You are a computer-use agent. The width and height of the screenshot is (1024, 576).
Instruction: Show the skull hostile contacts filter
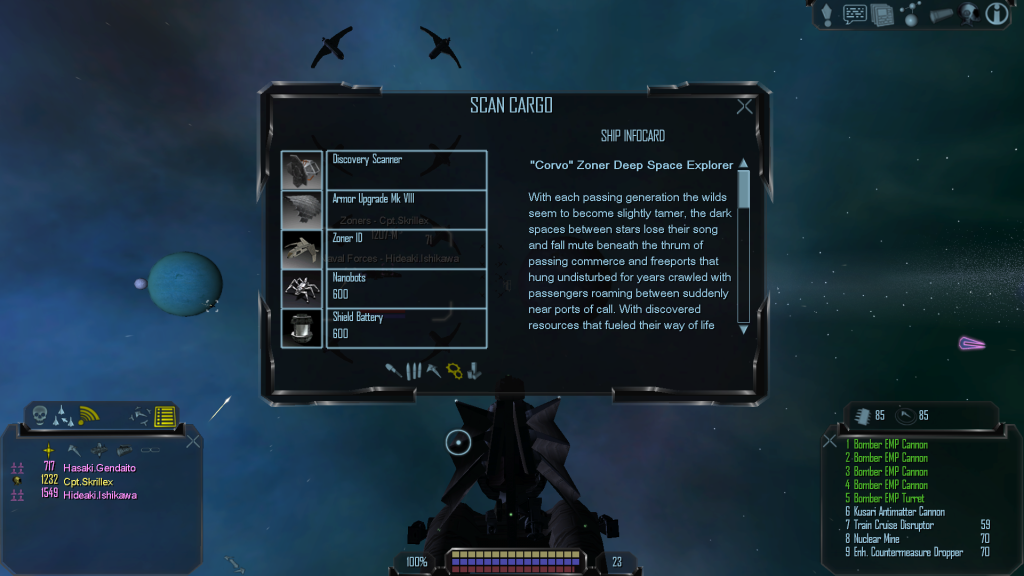(x=40, y=415)
